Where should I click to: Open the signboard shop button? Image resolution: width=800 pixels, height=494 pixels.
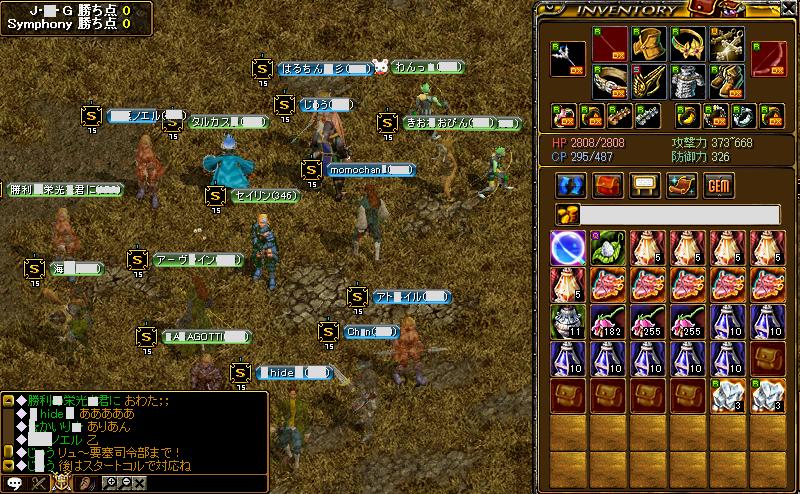click(644, 185)
